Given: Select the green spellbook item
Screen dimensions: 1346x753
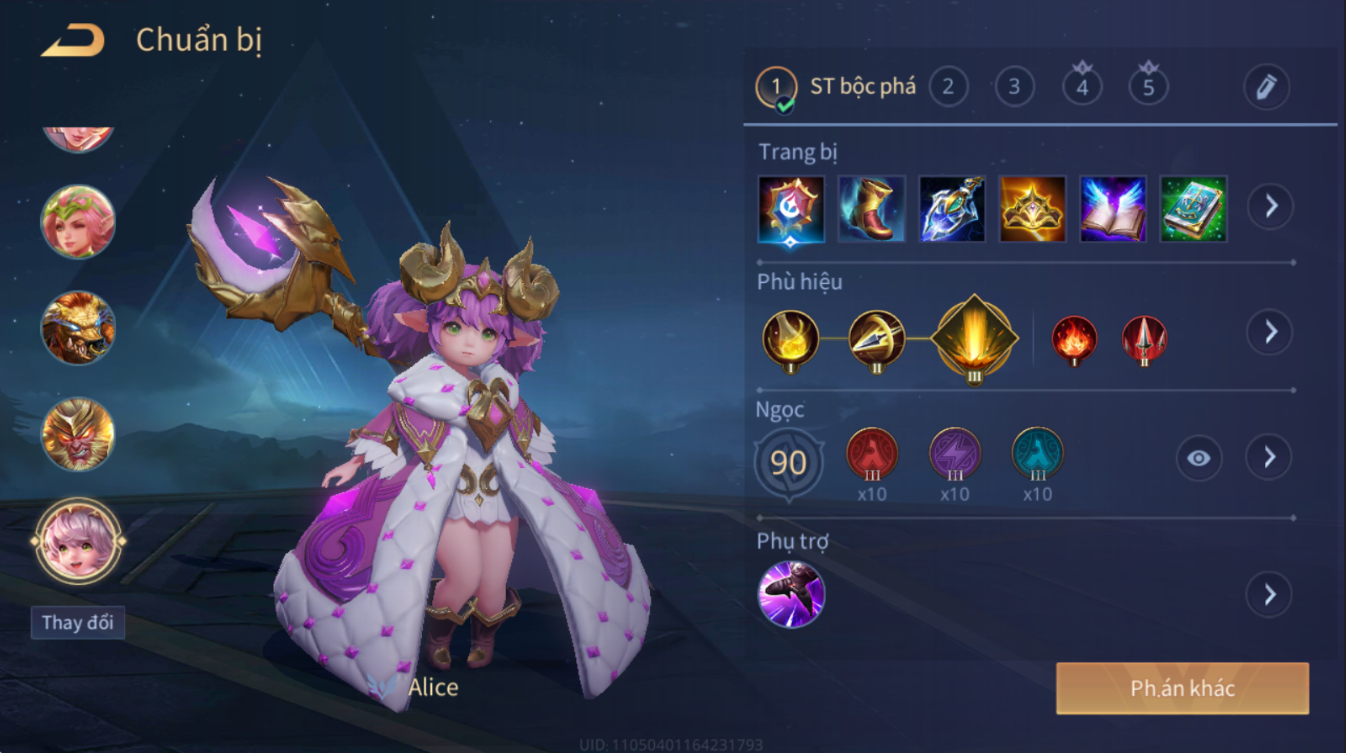Looking at the screenshot, I should coord(1193,209).
